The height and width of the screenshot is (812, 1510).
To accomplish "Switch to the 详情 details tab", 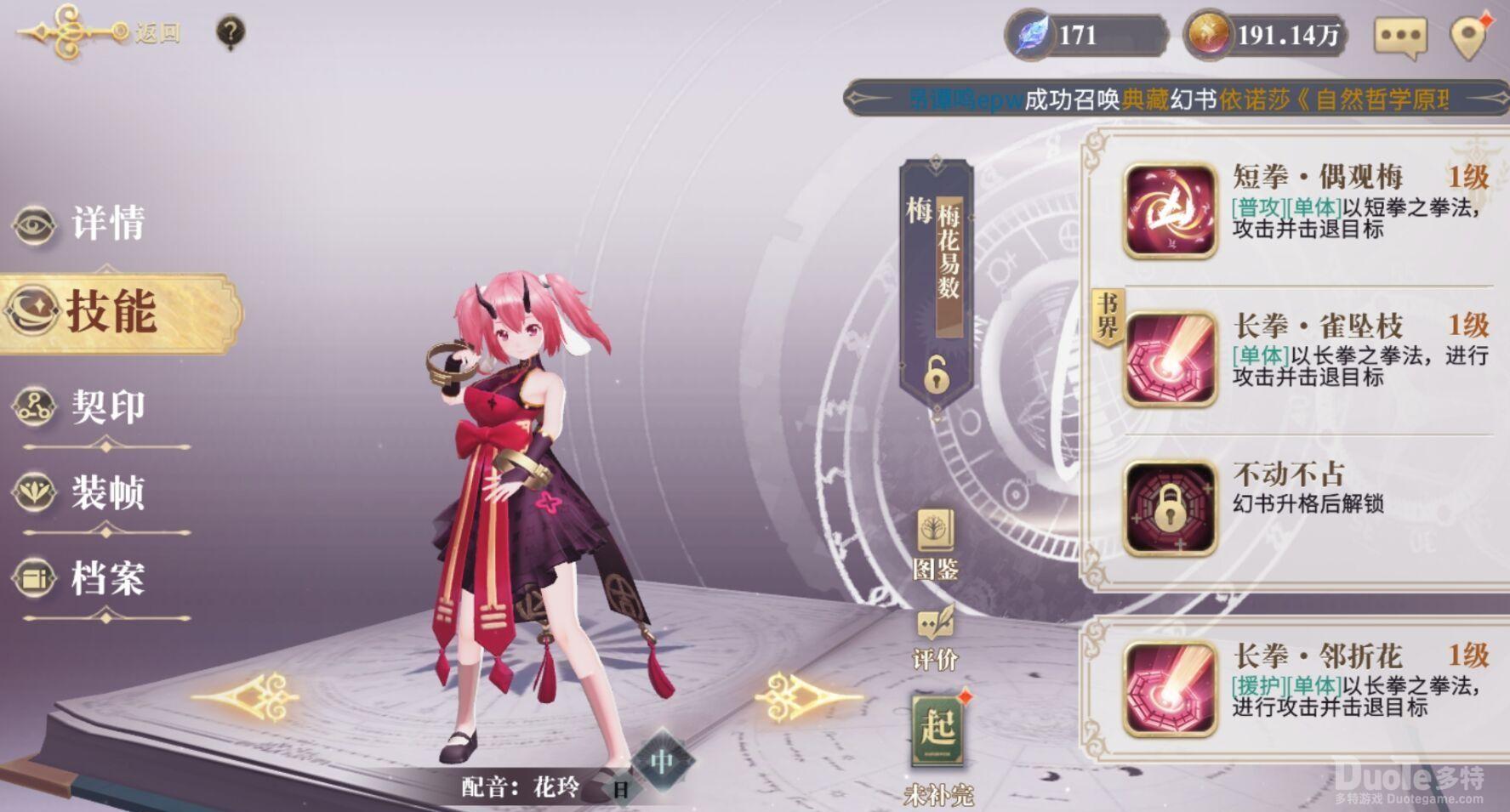I will [81, 224].
